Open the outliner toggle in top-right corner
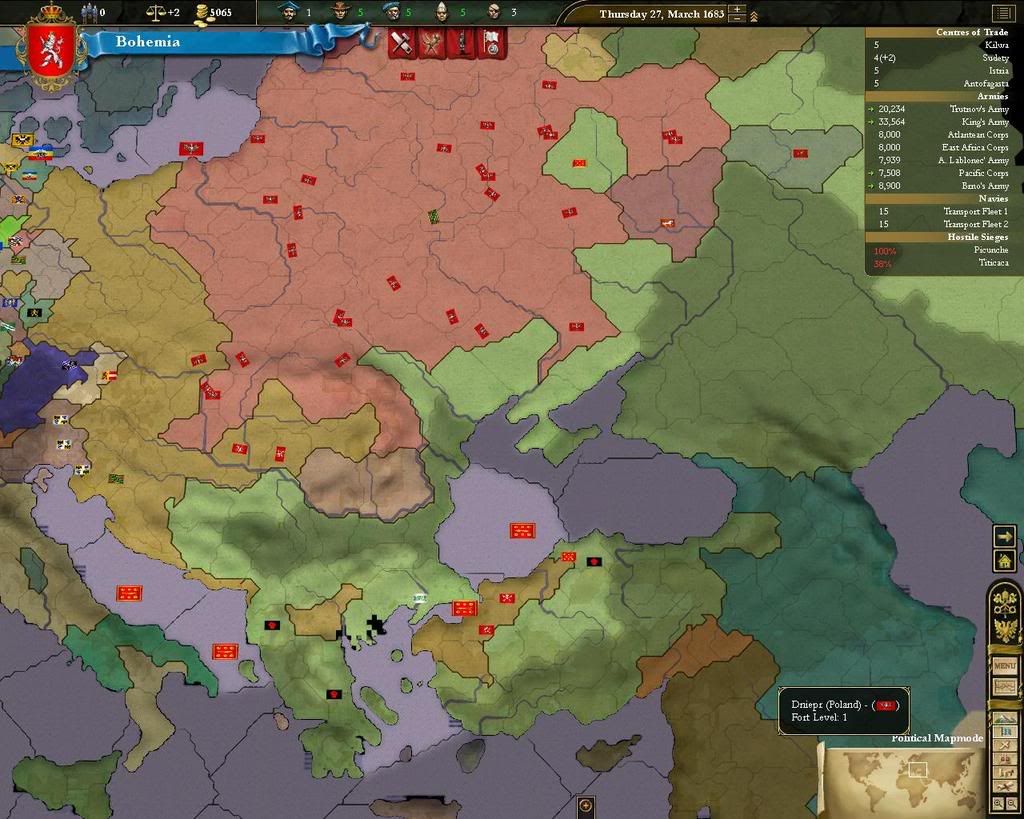Screen dimensions: 1024x819 pos(1002,13)
